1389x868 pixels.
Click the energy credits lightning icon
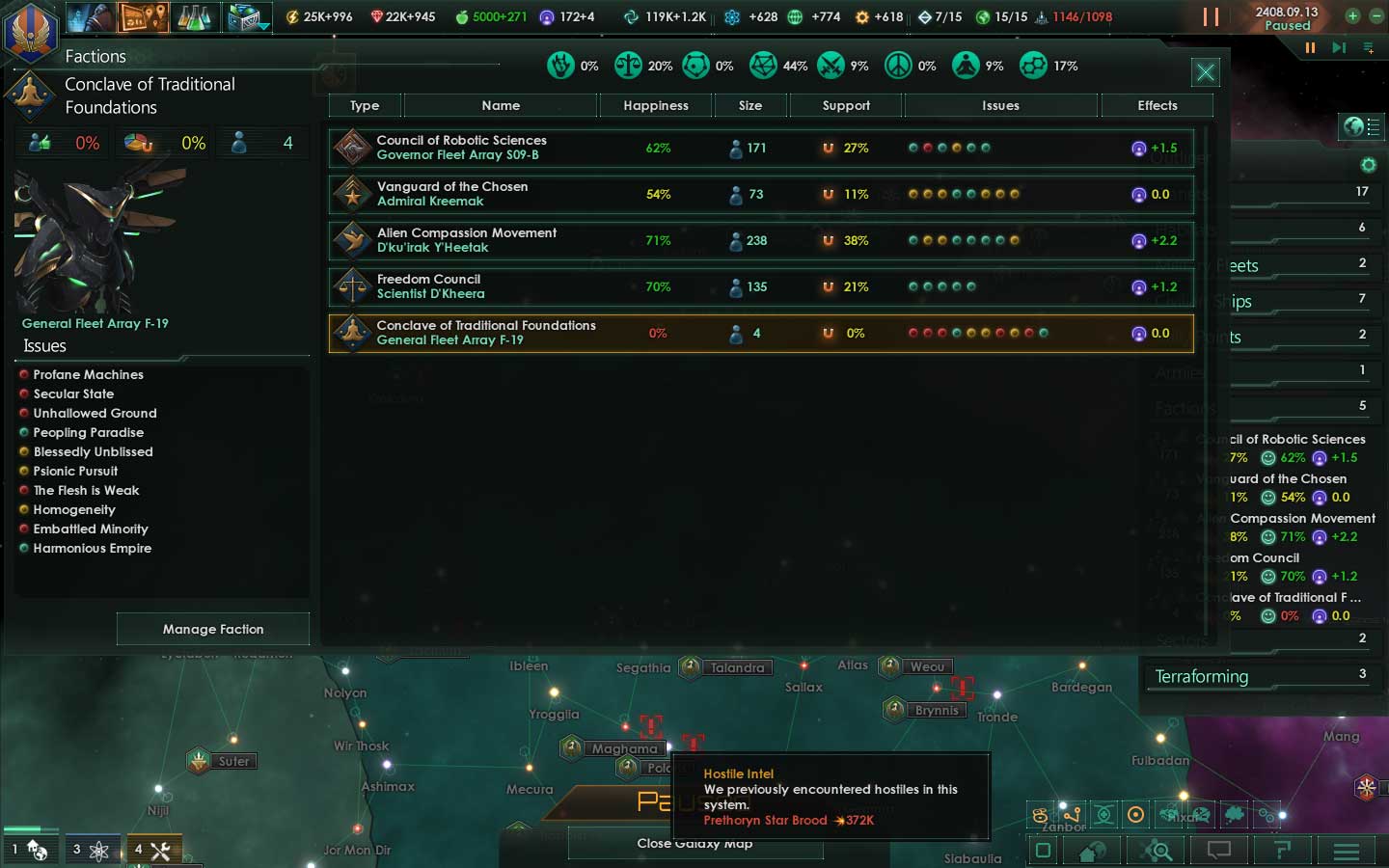(292, 16)
